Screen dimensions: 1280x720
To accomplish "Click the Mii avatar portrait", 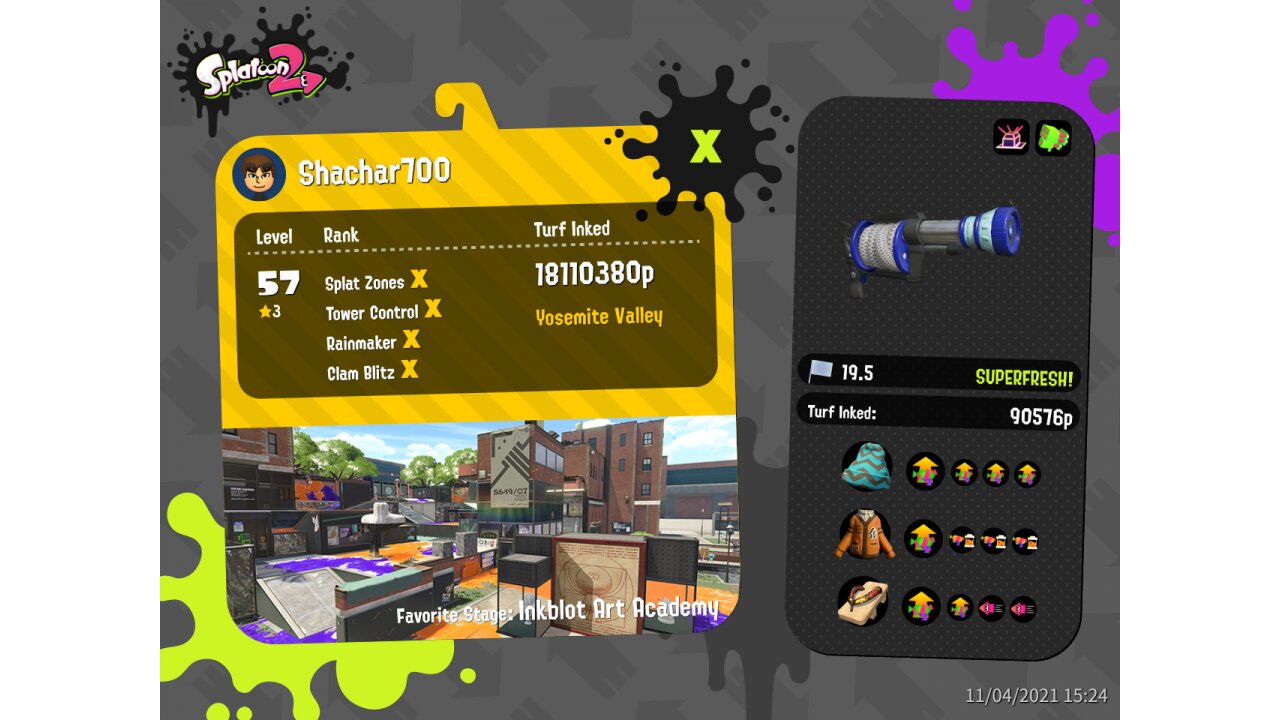I will tap(259, 174).
